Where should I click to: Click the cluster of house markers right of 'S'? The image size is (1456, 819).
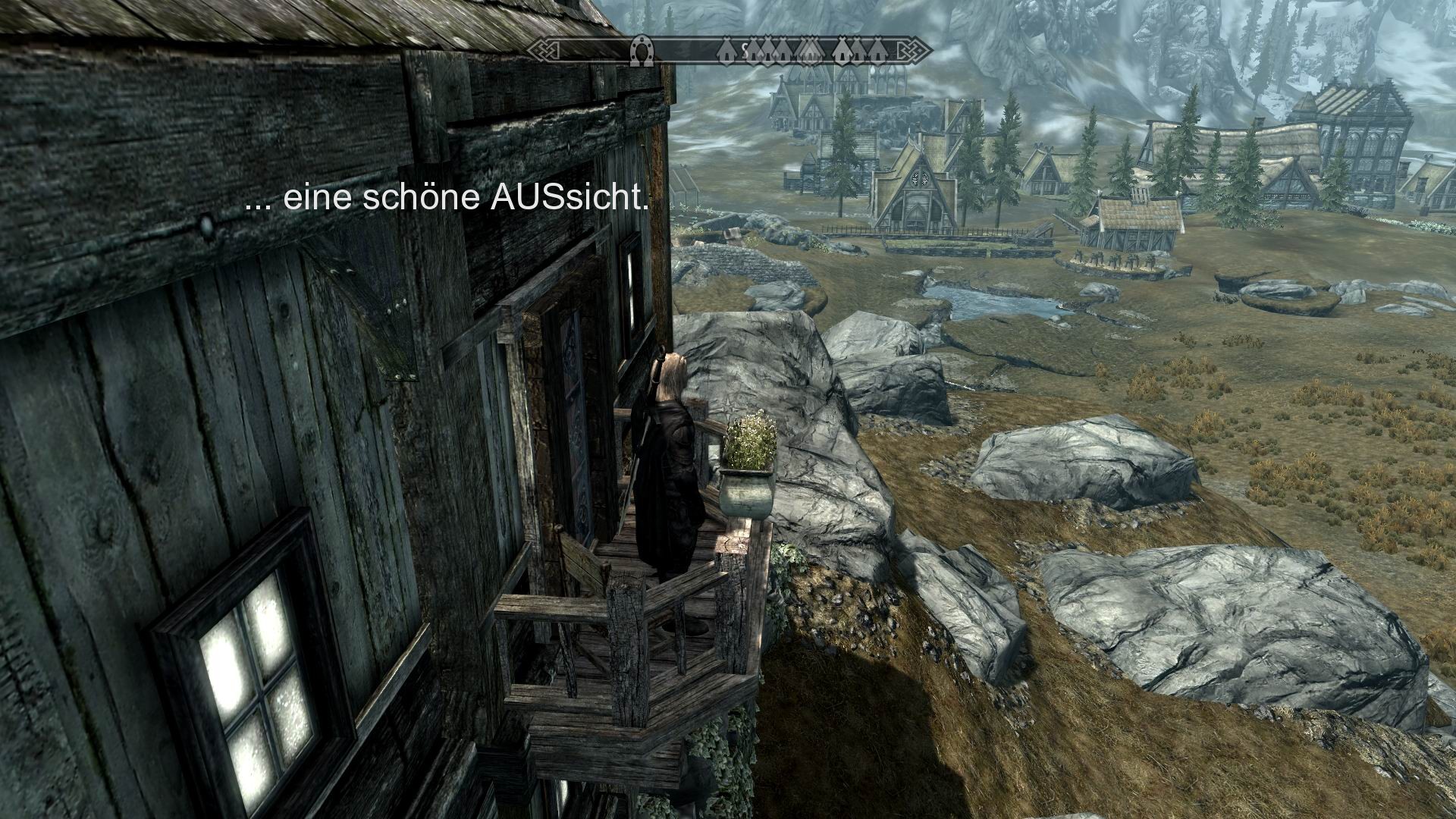(769, 49)
